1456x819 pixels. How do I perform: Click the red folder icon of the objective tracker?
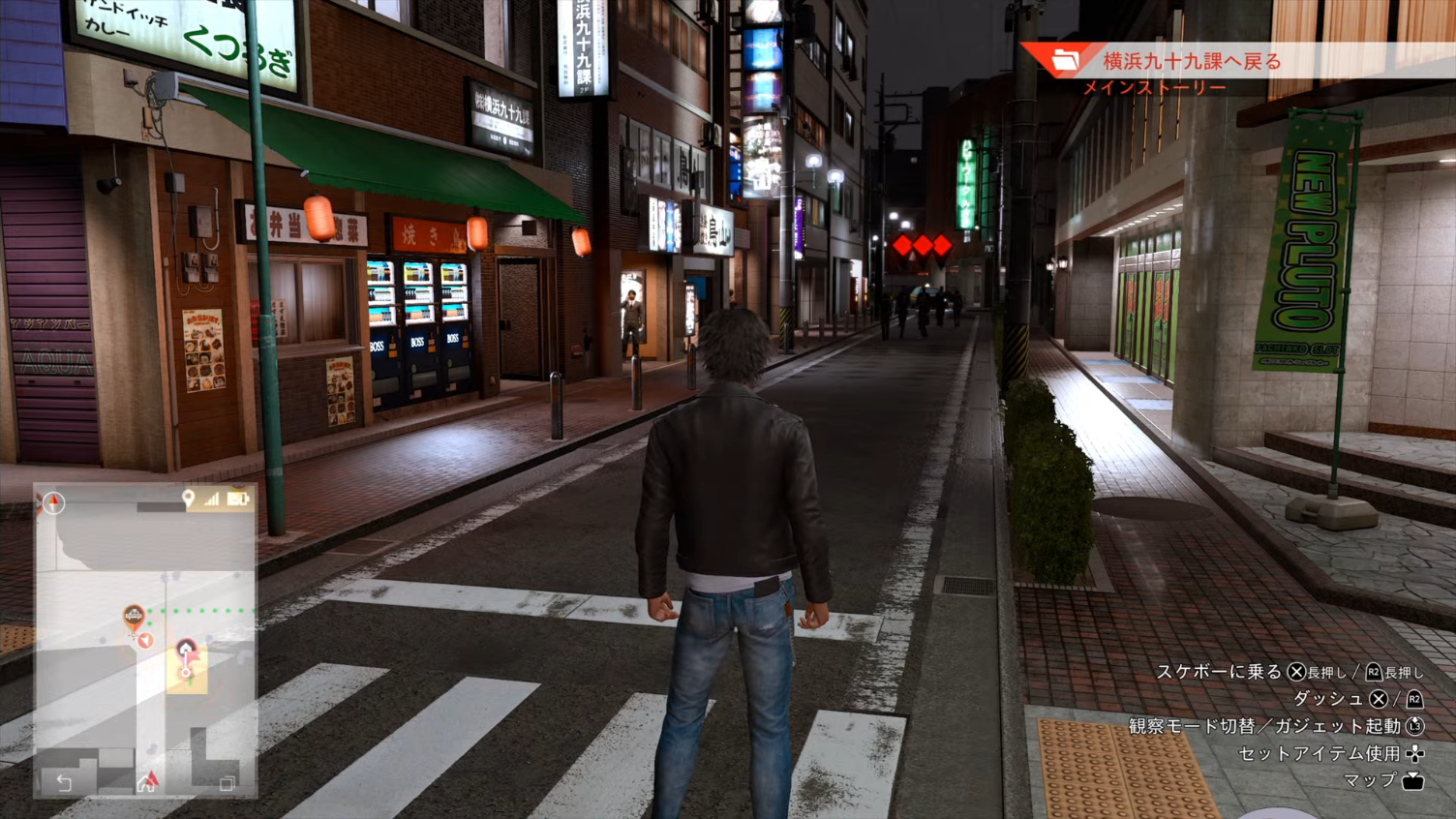pyautogui.click(x=1064, y=61)
